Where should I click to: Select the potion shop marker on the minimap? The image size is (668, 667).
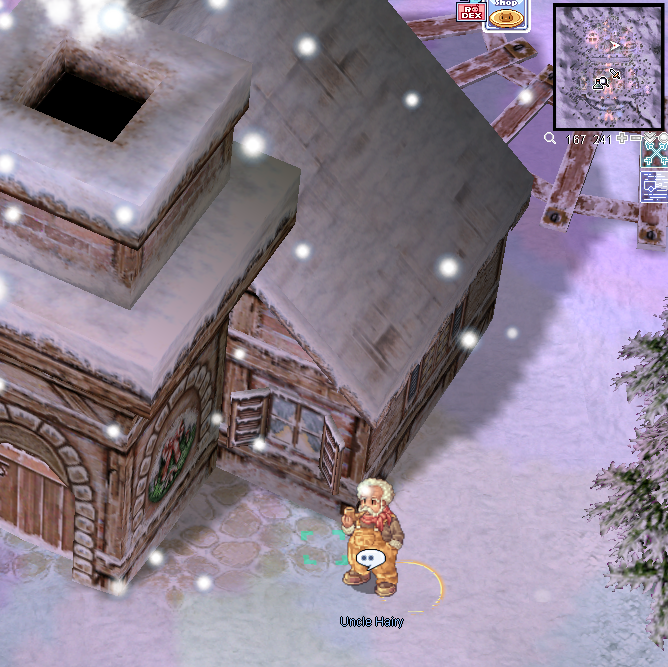pyautogui.click(x=600, y=83)
